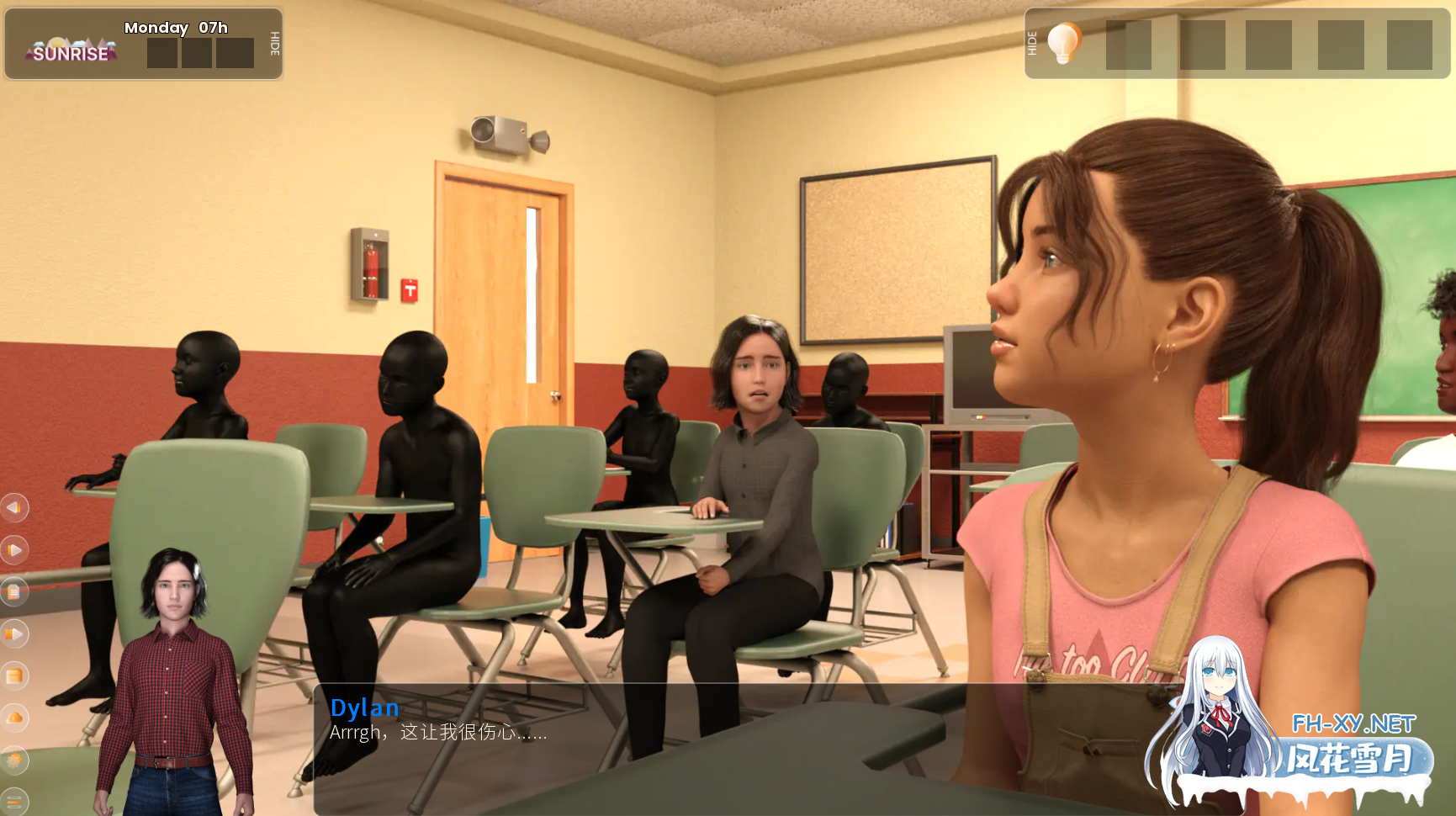Click the Monday 07h time display
The width and height of the screenshot is (1456, 816).
(x=175, y=28)
